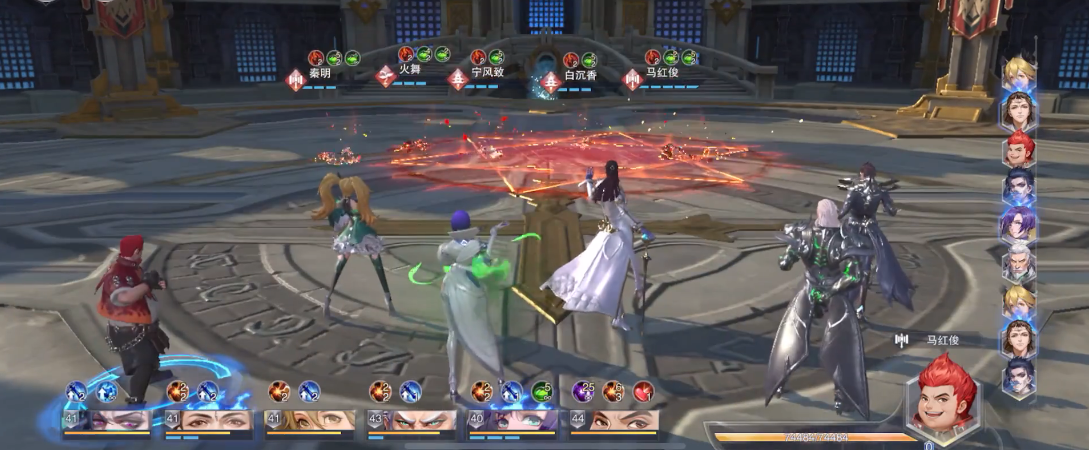Image resolution: width=1089 pixels, height=450 pixels.
Task: Inspect the purple-haired turn order portrait
Action: click(x=1018, y=226)
